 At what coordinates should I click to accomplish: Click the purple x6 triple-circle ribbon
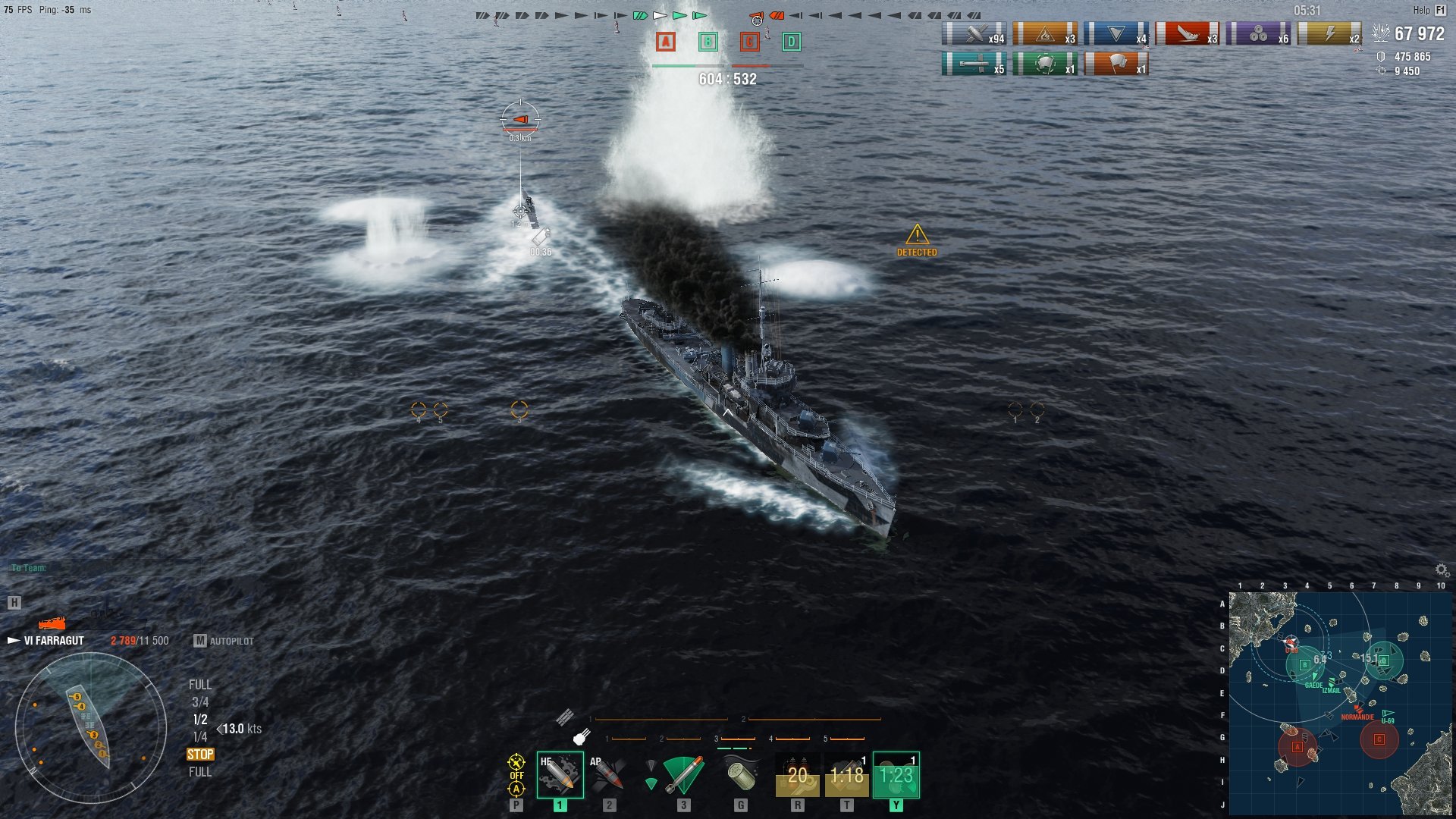pos(1258,34)
